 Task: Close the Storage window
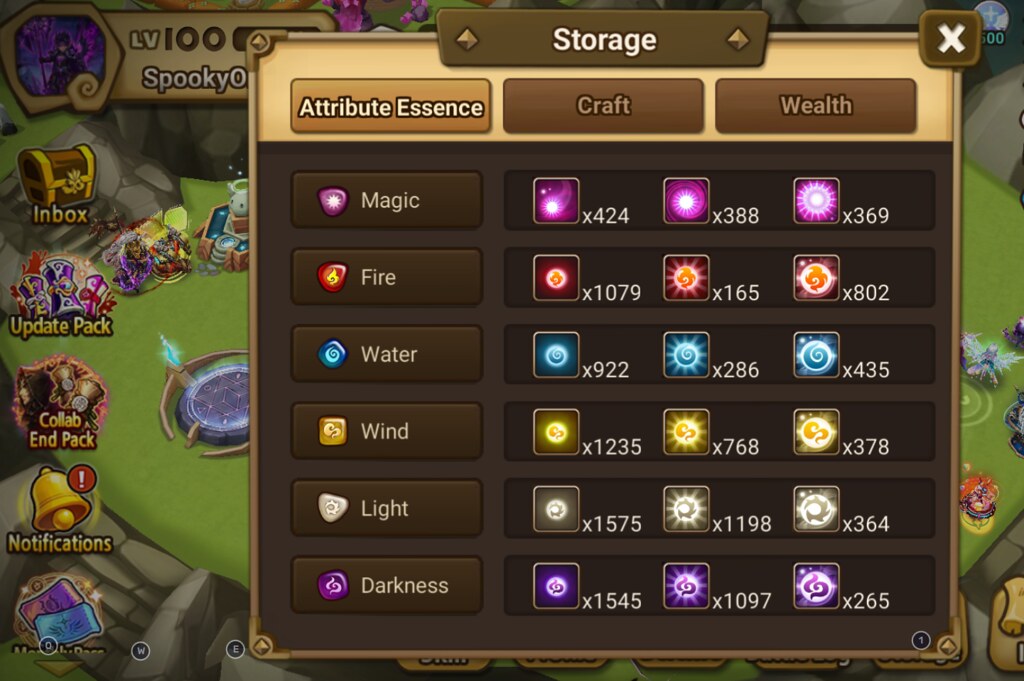coord(950,39)
